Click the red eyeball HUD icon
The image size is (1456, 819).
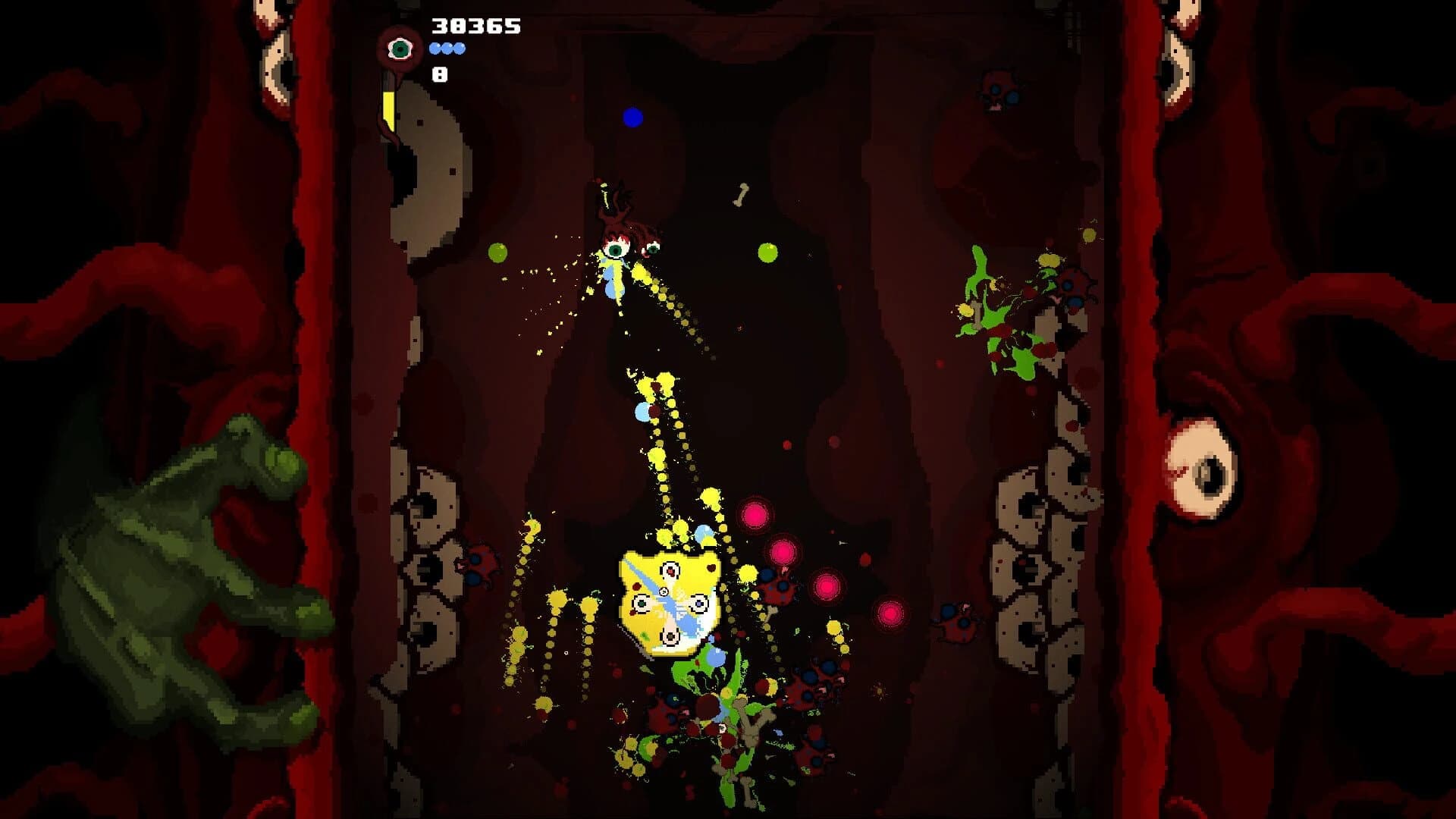(x=398, y=49)
